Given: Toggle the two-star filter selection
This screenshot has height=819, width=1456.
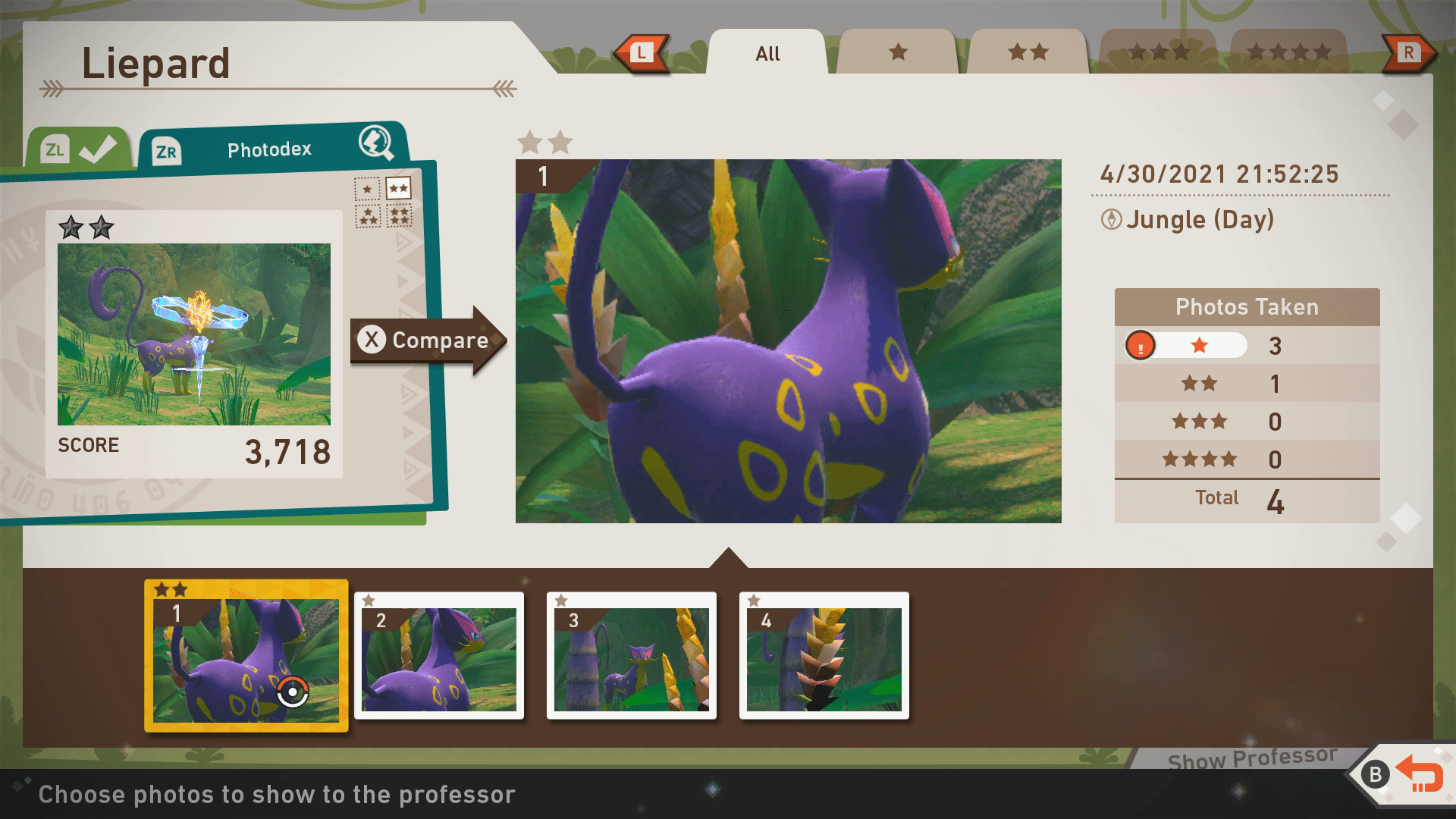Looking at the screenshot, I should click(x=399, y=187).
